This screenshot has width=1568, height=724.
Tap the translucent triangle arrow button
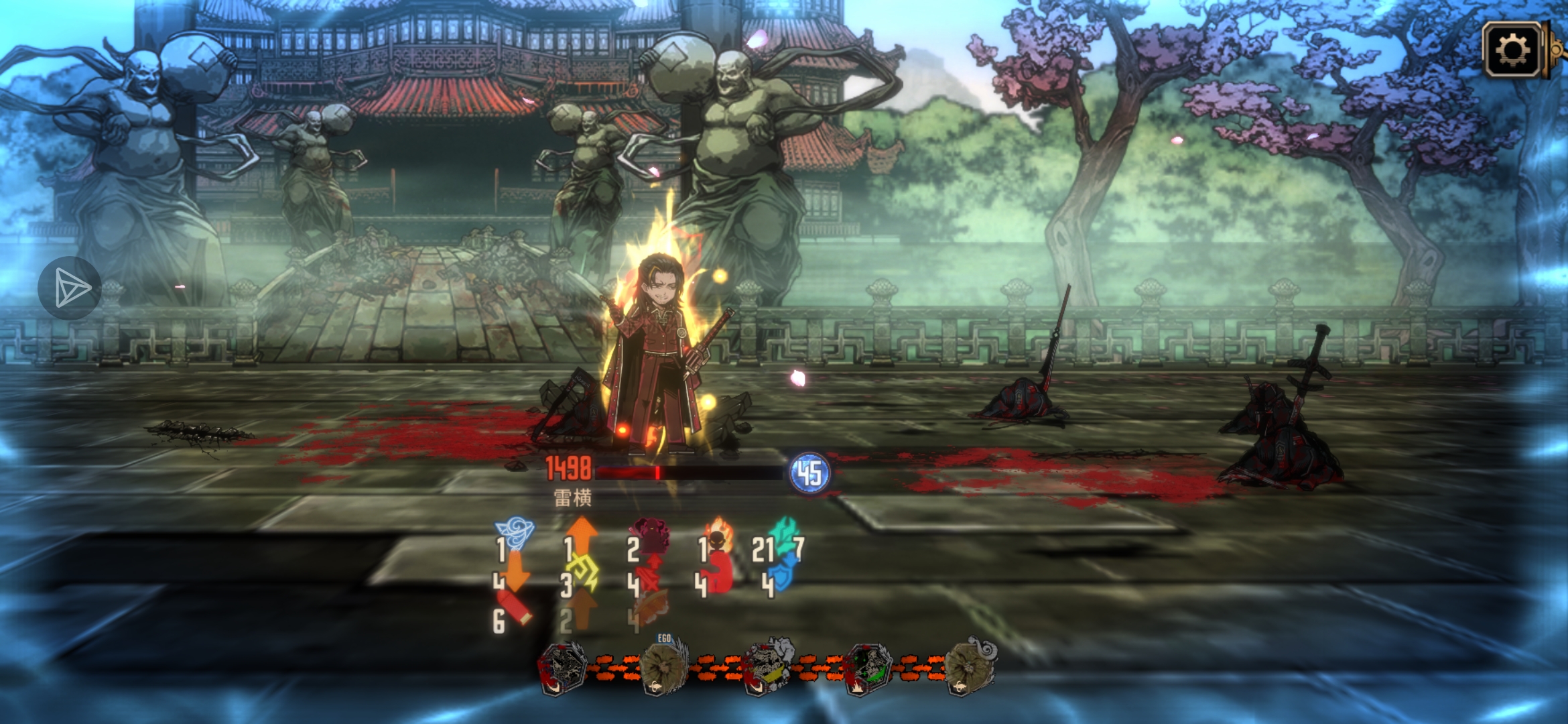(x=70, y=288)
